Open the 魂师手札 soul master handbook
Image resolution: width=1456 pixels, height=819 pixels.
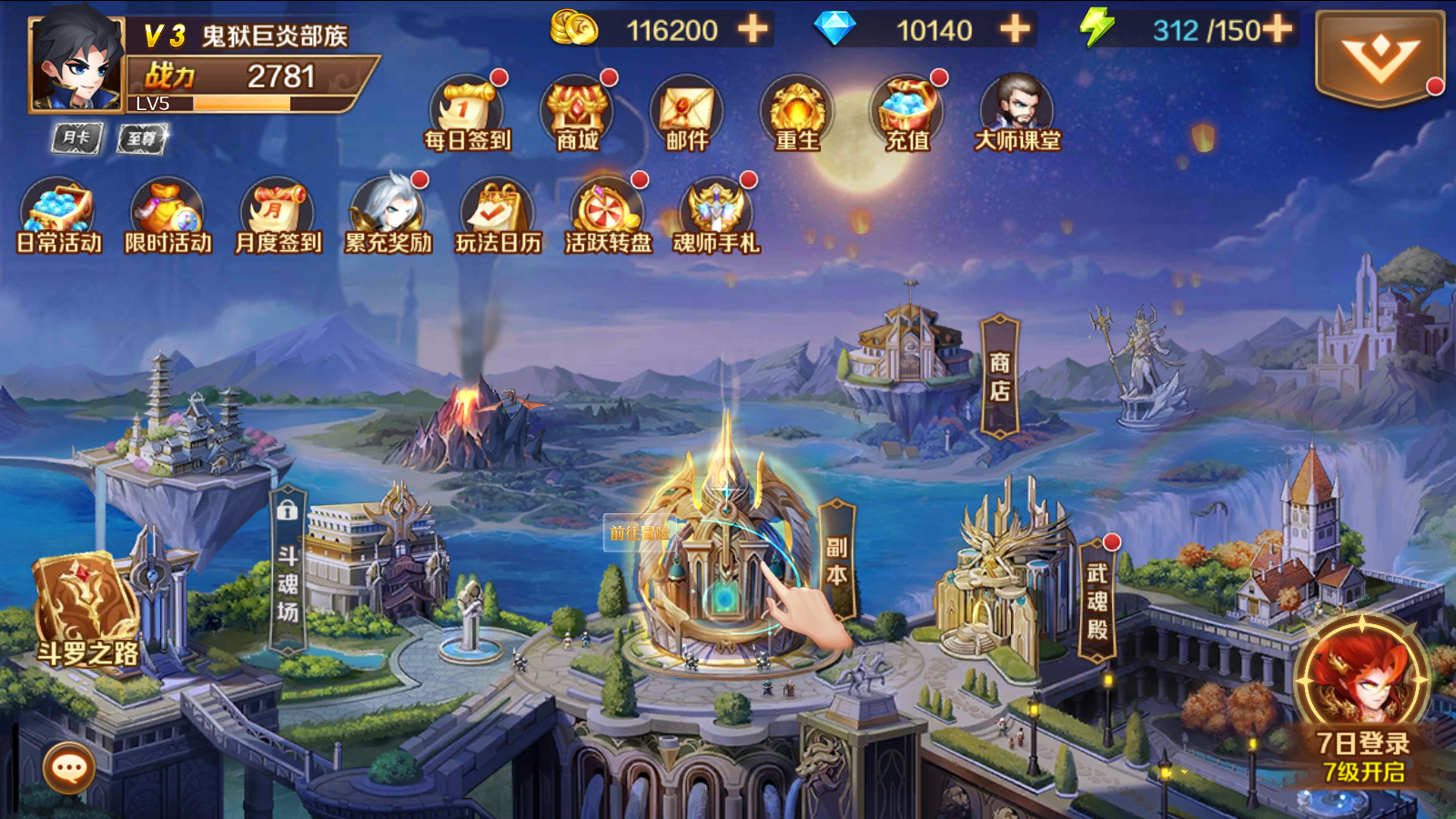[x=717, y=216]
